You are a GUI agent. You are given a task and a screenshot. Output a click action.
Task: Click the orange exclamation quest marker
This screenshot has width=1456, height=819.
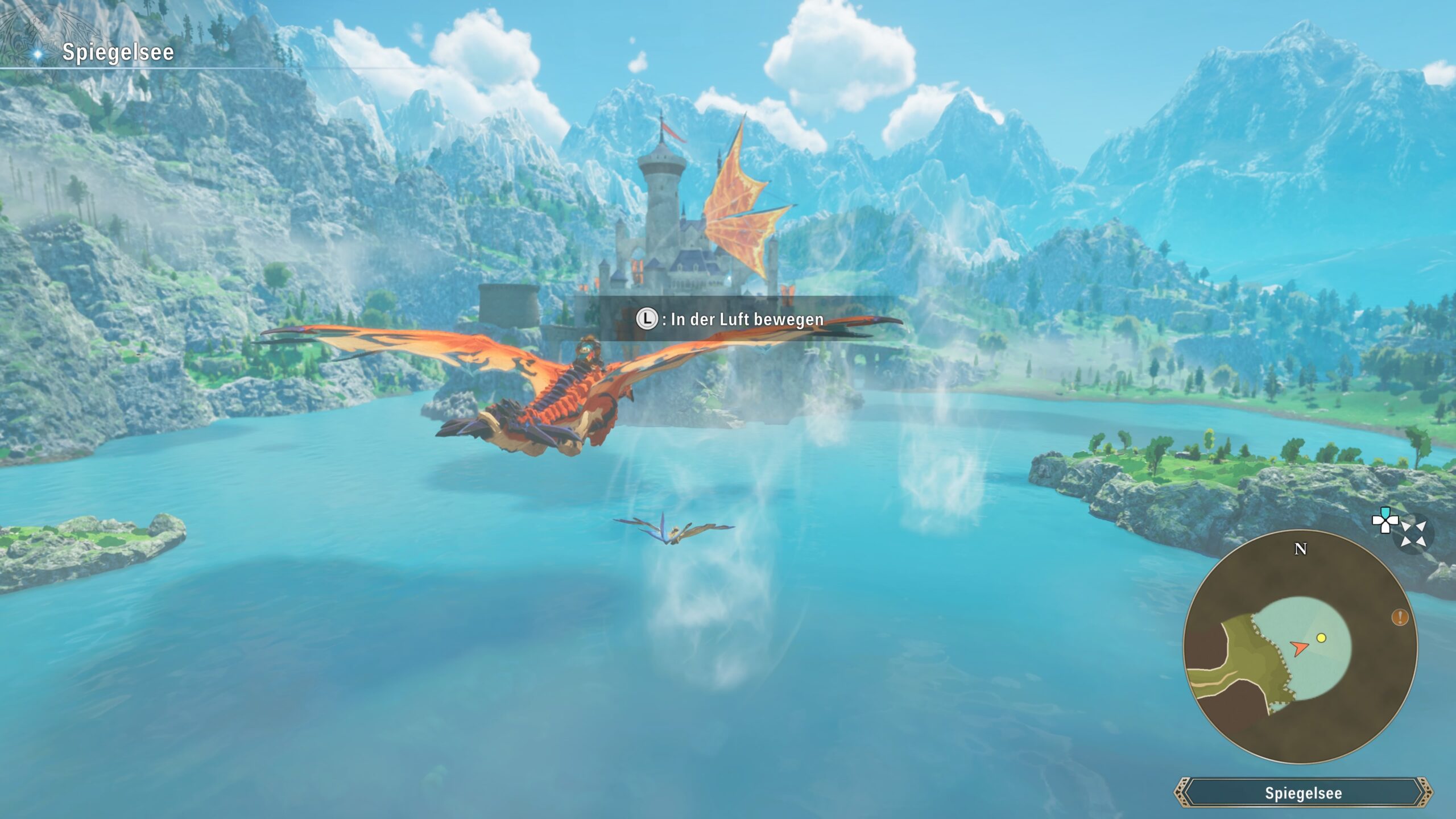coord(1400,617)
